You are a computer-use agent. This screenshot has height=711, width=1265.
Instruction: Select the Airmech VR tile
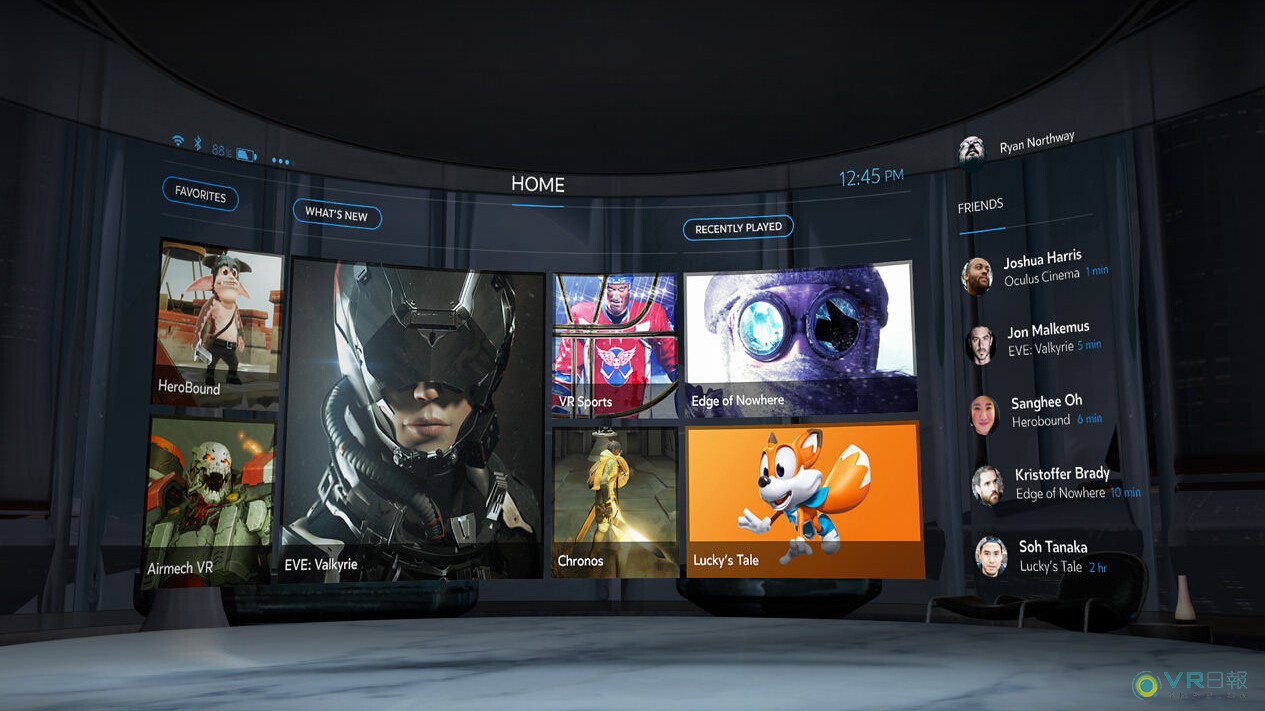pyautogui.click(x=209, y=500)
